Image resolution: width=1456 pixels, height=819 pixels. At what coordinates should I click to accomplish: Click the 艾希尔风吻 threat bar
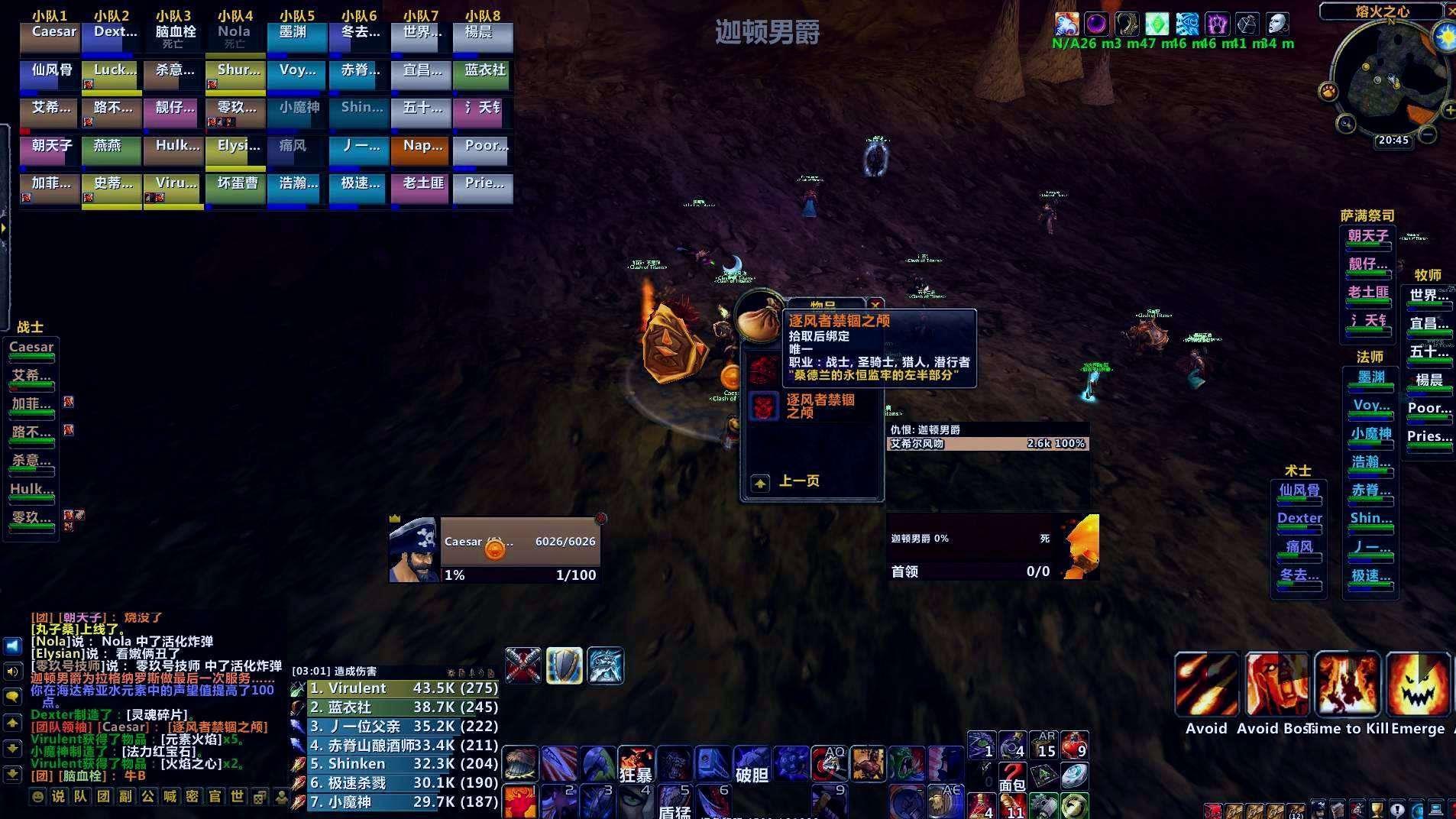tap(985, 443)
